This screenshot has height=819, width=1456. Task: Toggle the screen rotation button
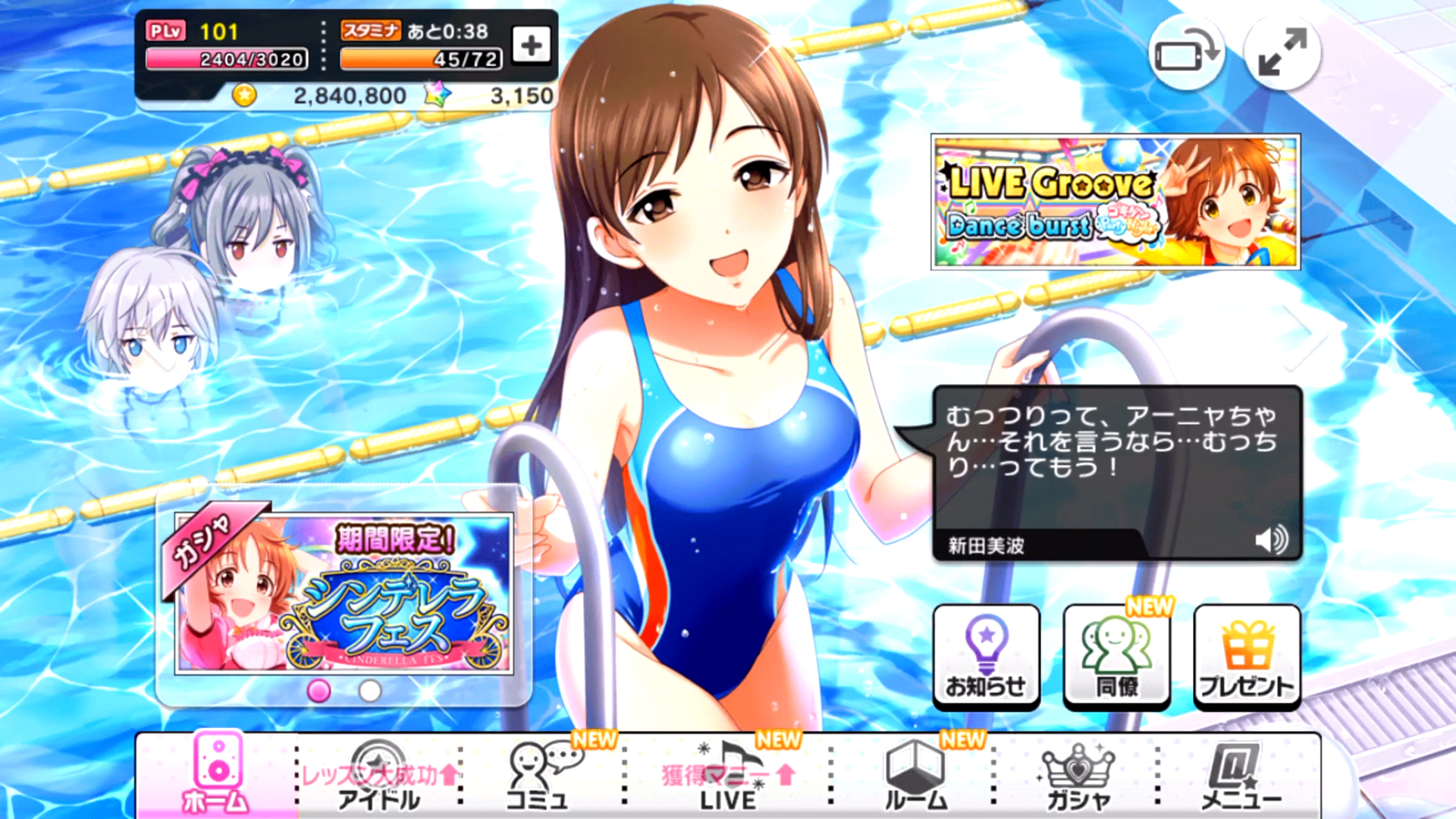click(x=1186, y=53)
